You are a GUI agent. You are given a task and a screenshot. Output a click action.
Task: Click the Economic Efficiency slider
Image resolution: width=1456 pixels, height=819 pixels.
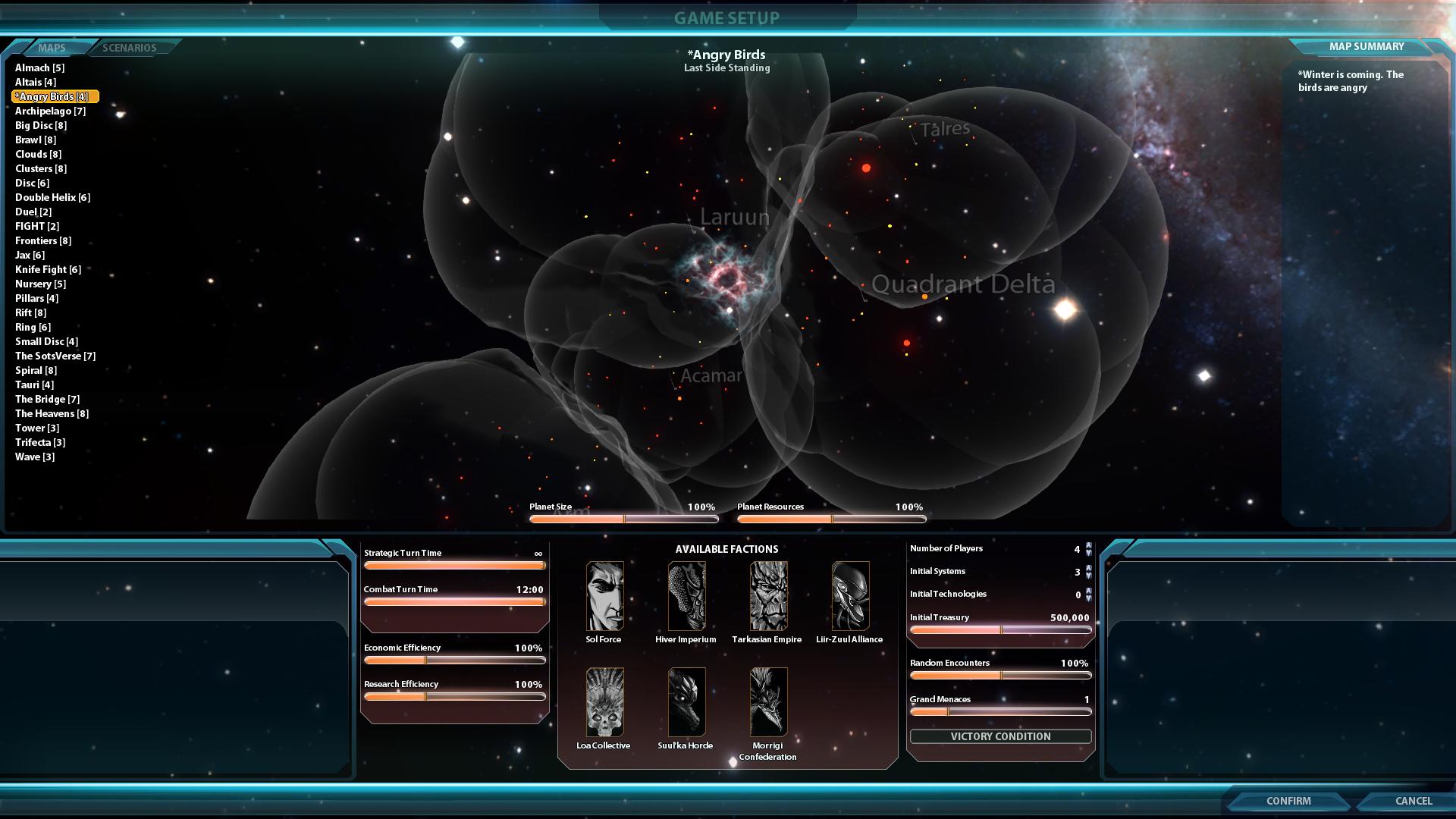(x=454, y=661)
